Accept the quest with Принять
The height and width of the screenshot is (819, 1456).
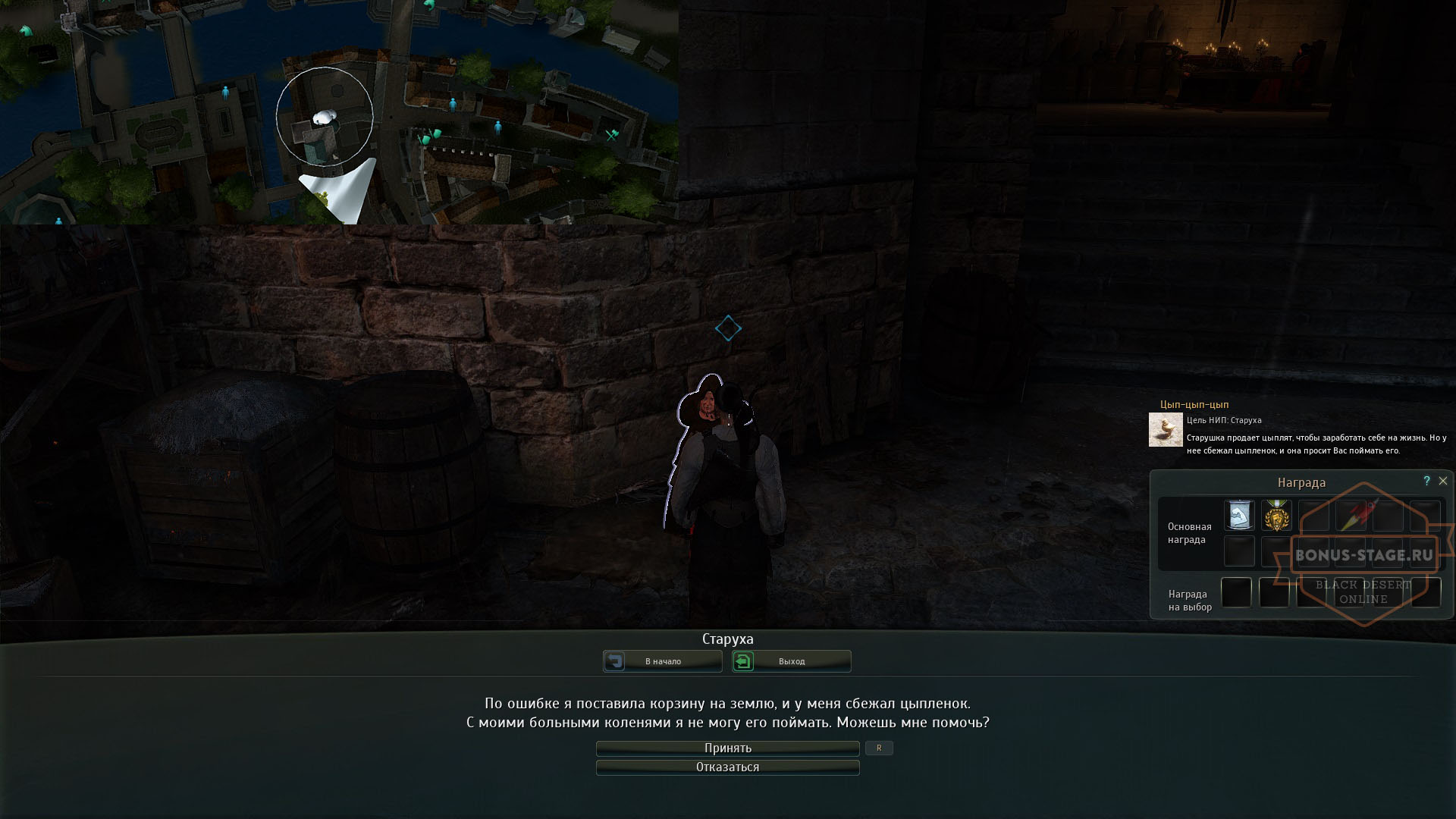(x=727, y=748)
